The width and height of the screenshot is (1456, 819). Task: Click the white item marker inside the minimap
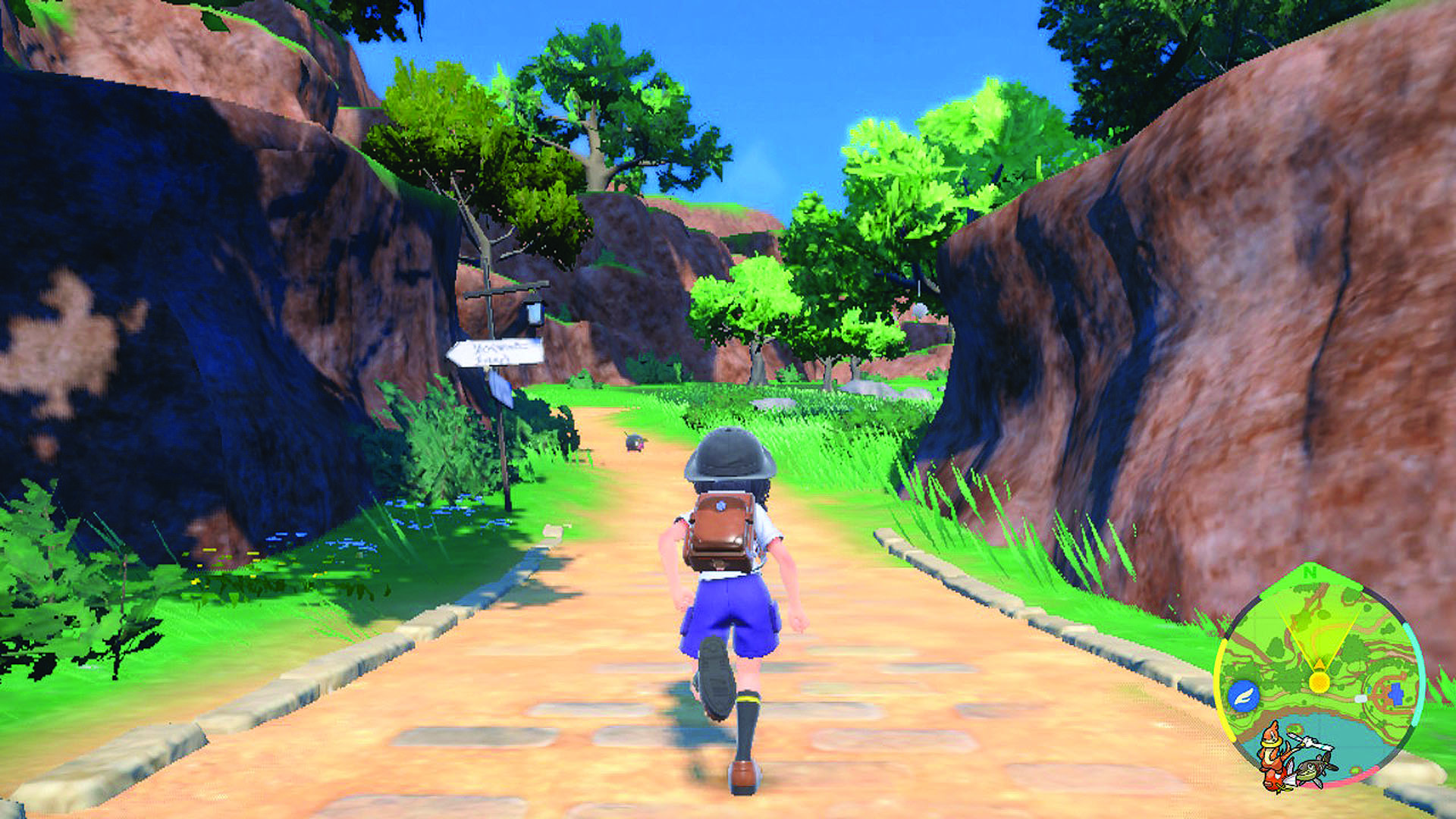click(1360, 698)
